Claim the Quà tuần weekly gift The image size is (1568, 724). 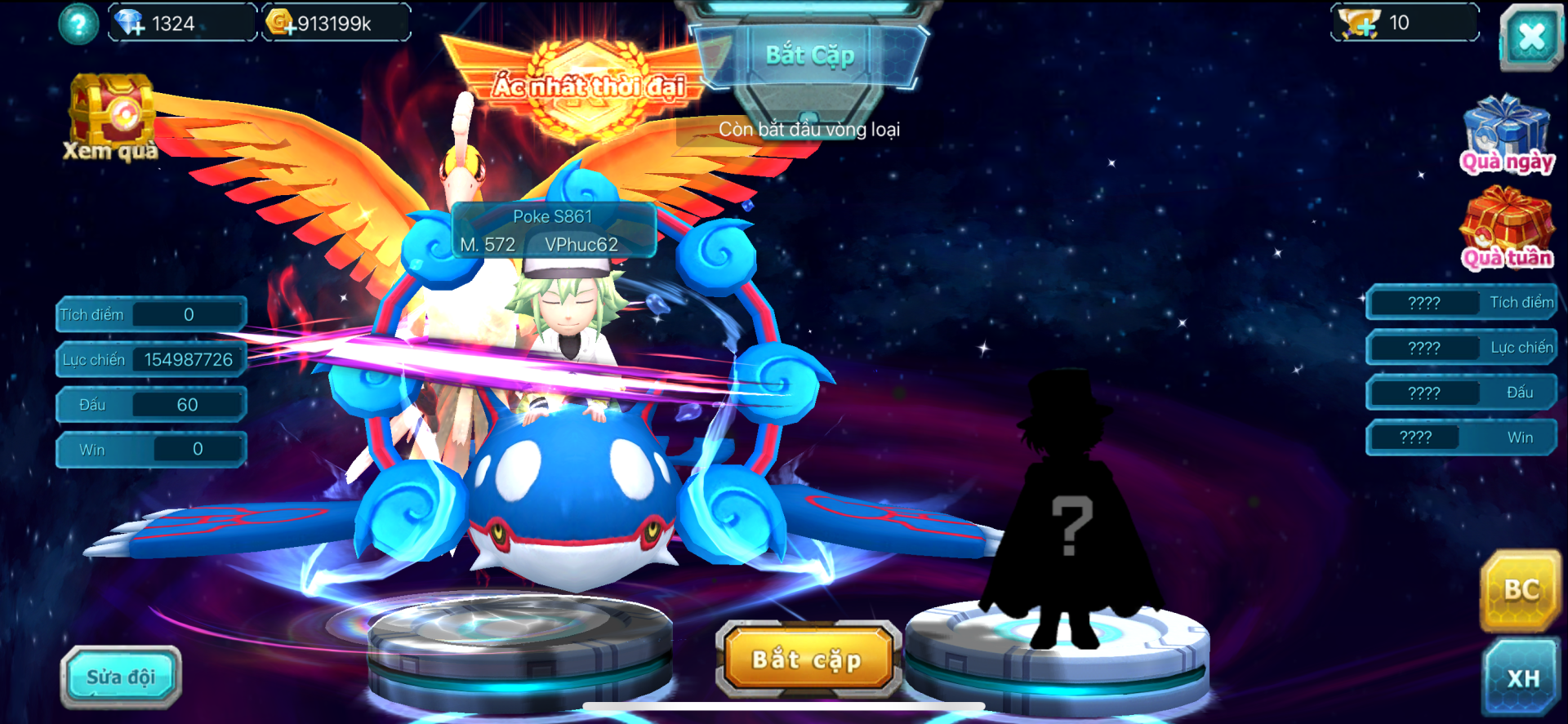1507,229
